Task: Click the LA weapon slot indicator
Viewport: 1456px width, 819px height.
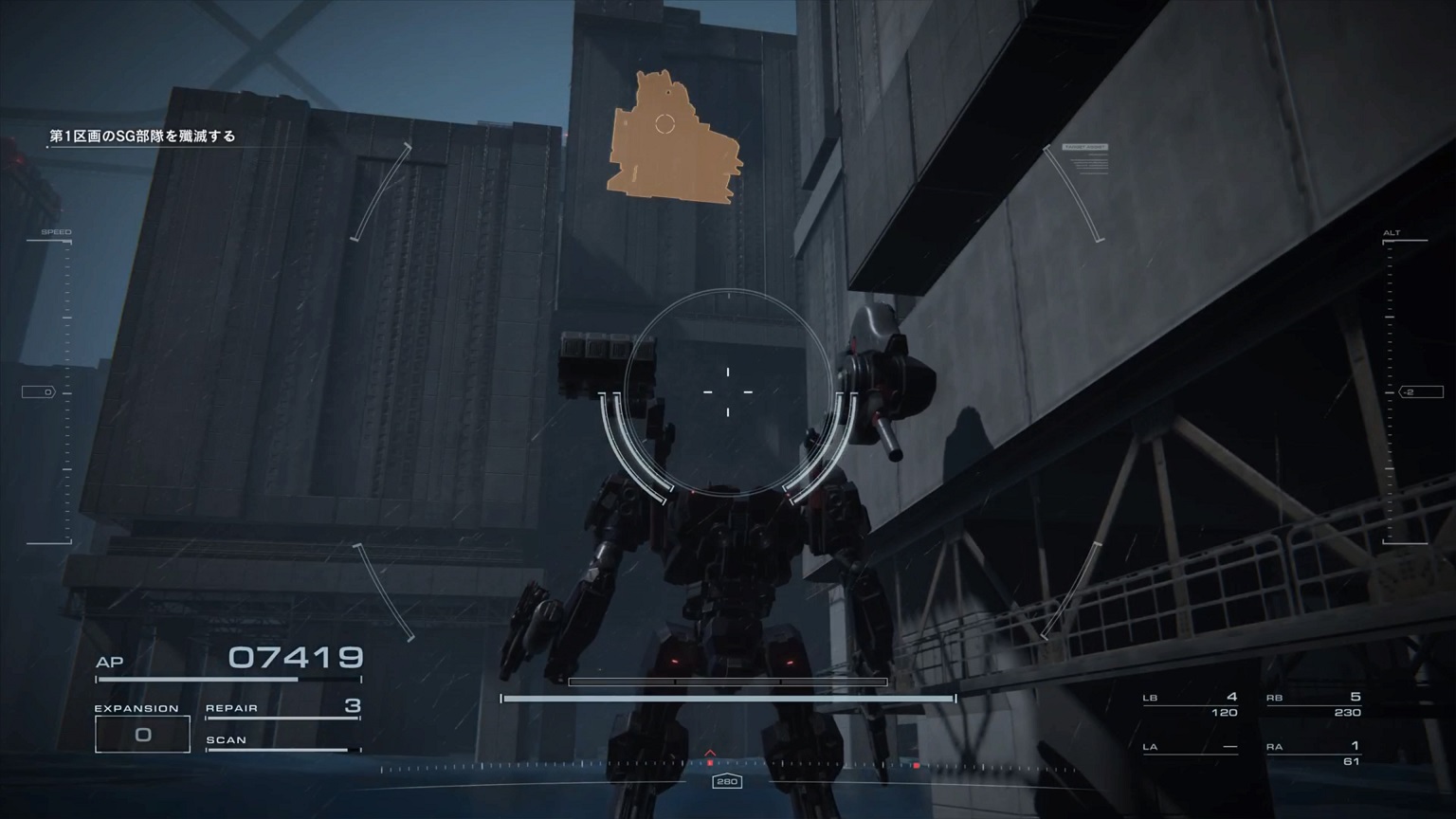Action: point(1191,748)
